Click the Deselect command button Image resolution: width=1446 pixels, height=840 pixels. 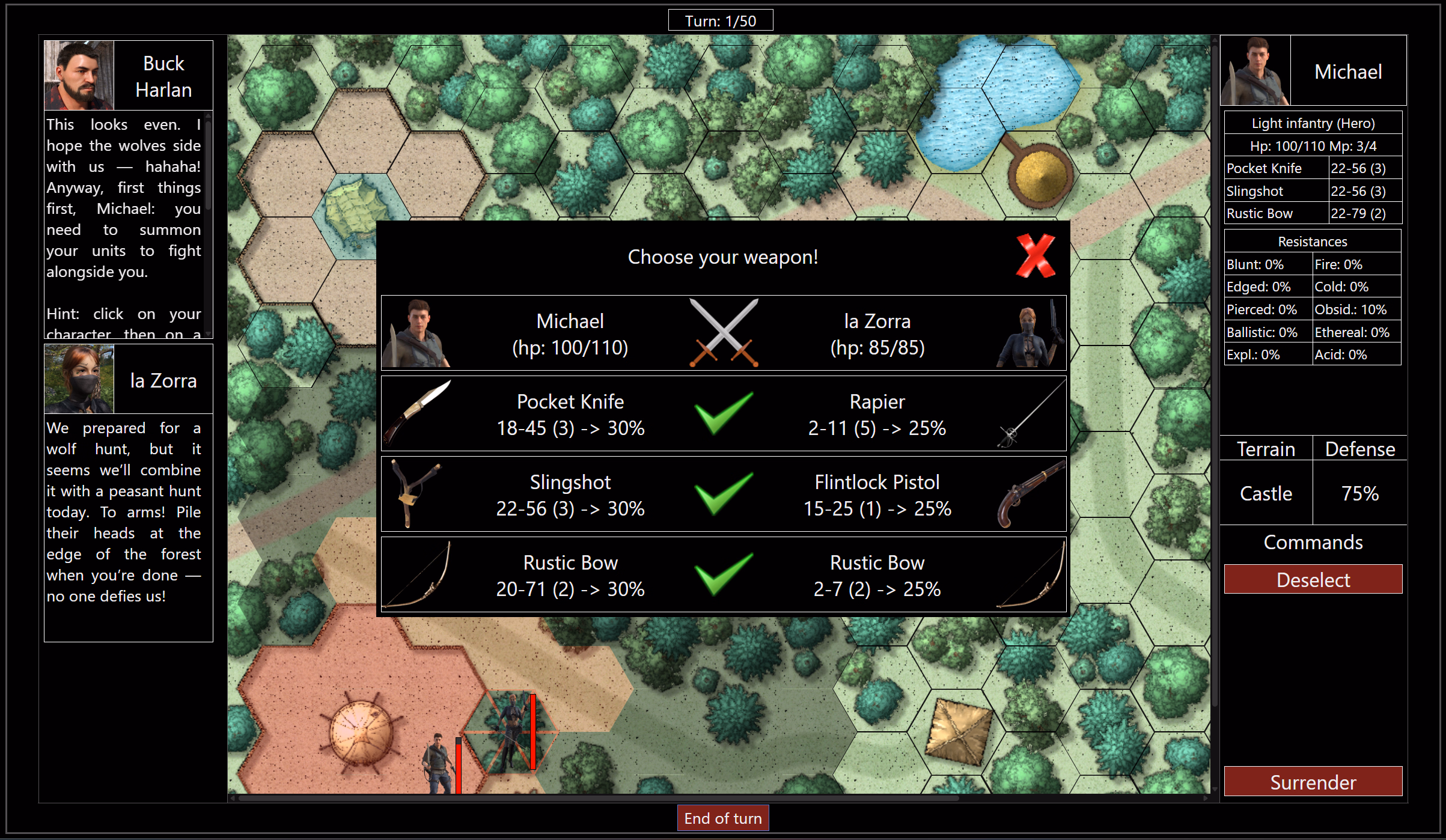coord(1313,579)
